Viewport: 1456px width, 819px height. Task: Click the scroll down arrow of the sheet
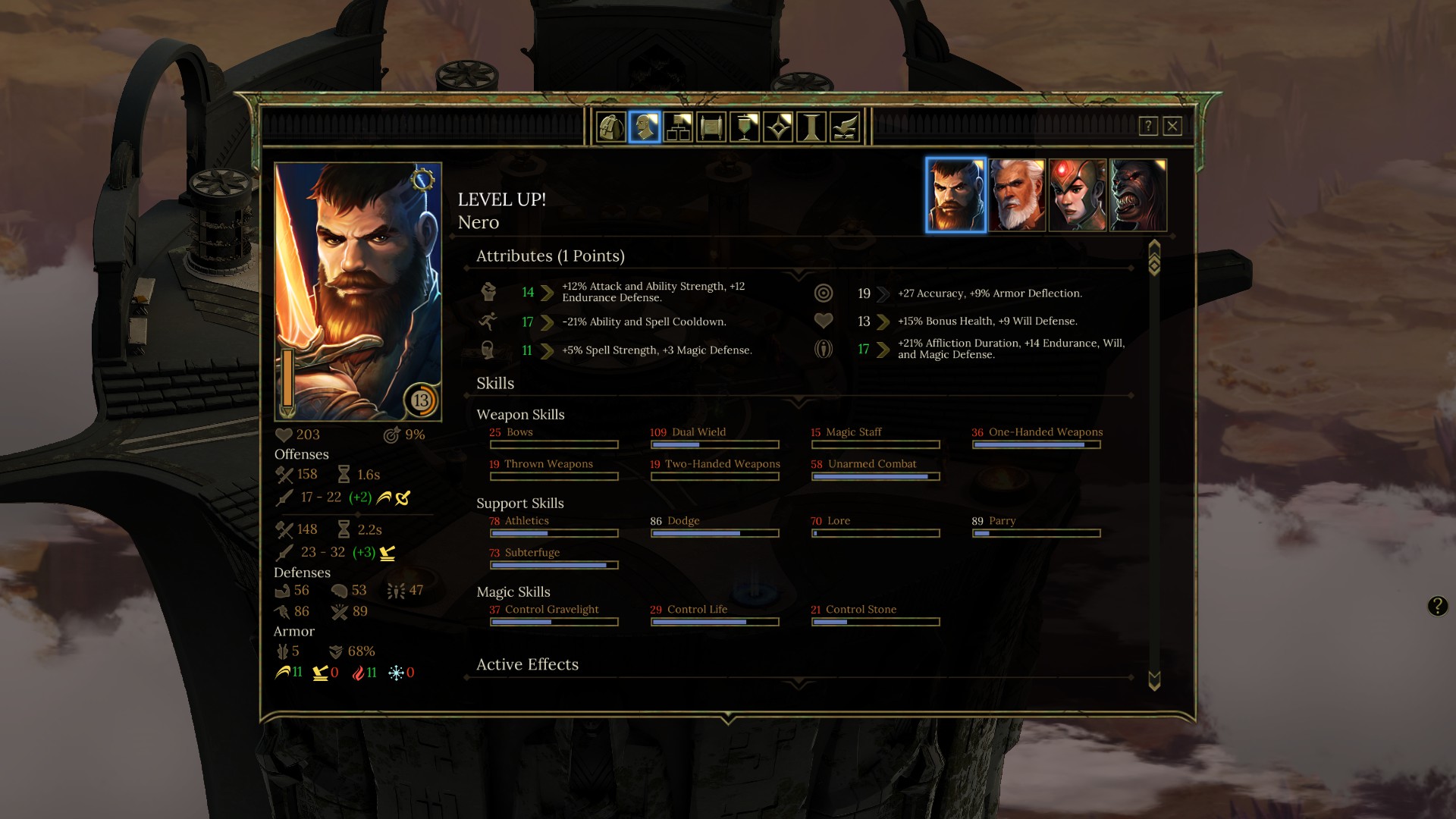point(1154,680)
